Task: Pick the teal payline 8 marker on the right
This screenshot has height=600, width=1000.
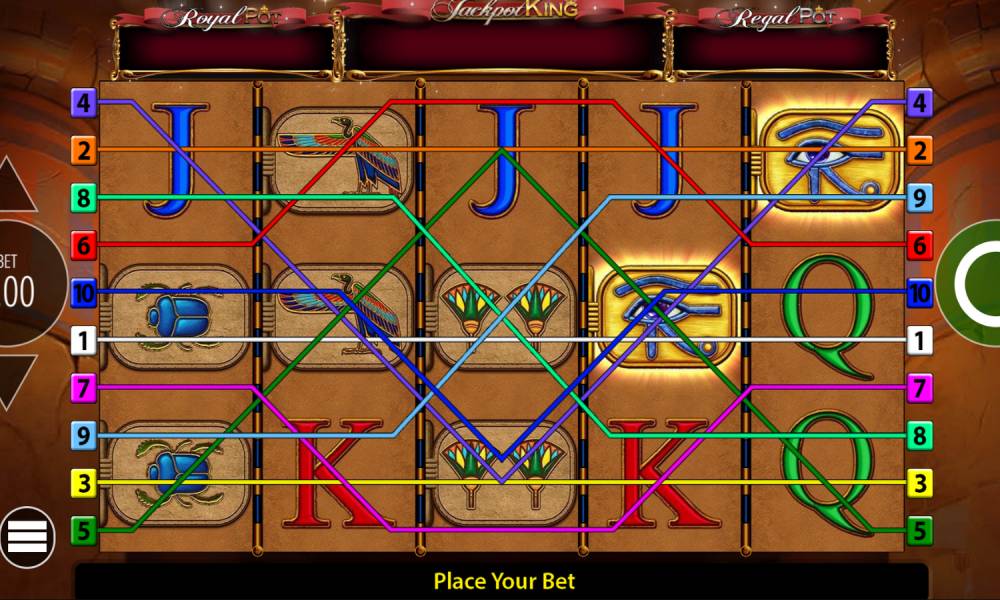Action: click(920, 436)
